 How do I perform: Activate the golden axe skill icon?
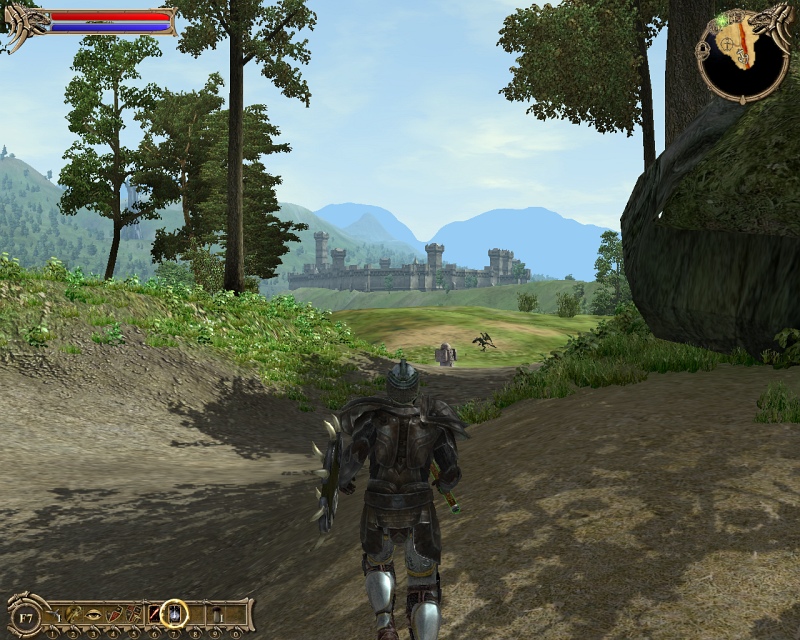coord(75,613)
